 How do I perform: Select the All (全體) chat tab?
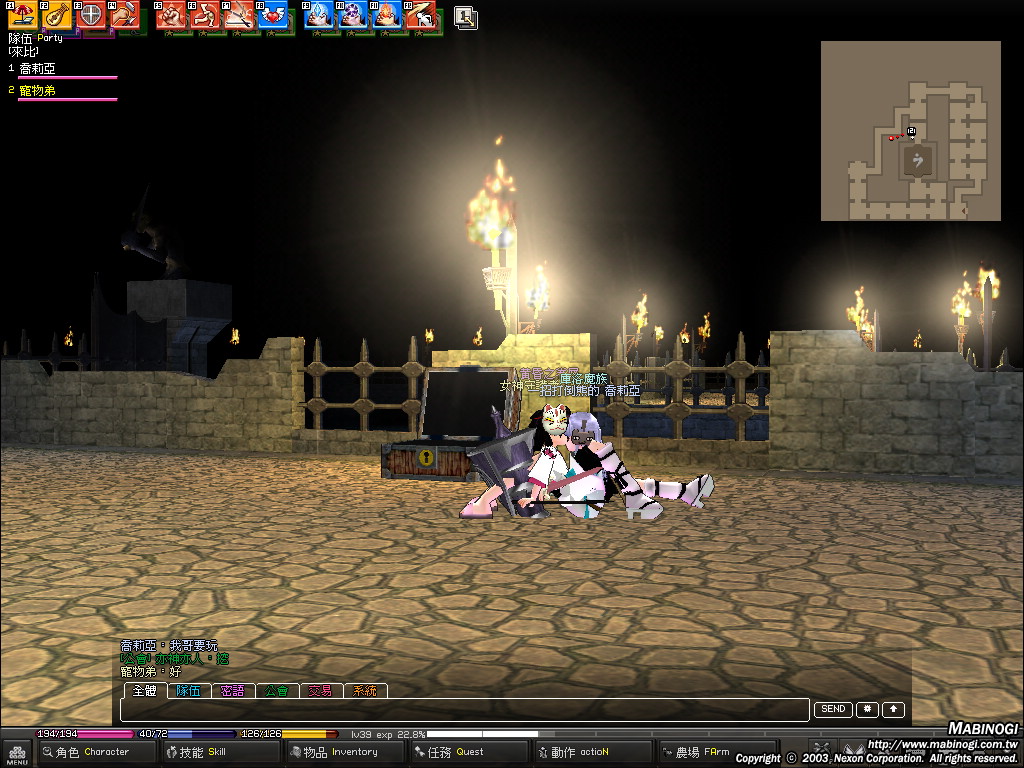145,690
